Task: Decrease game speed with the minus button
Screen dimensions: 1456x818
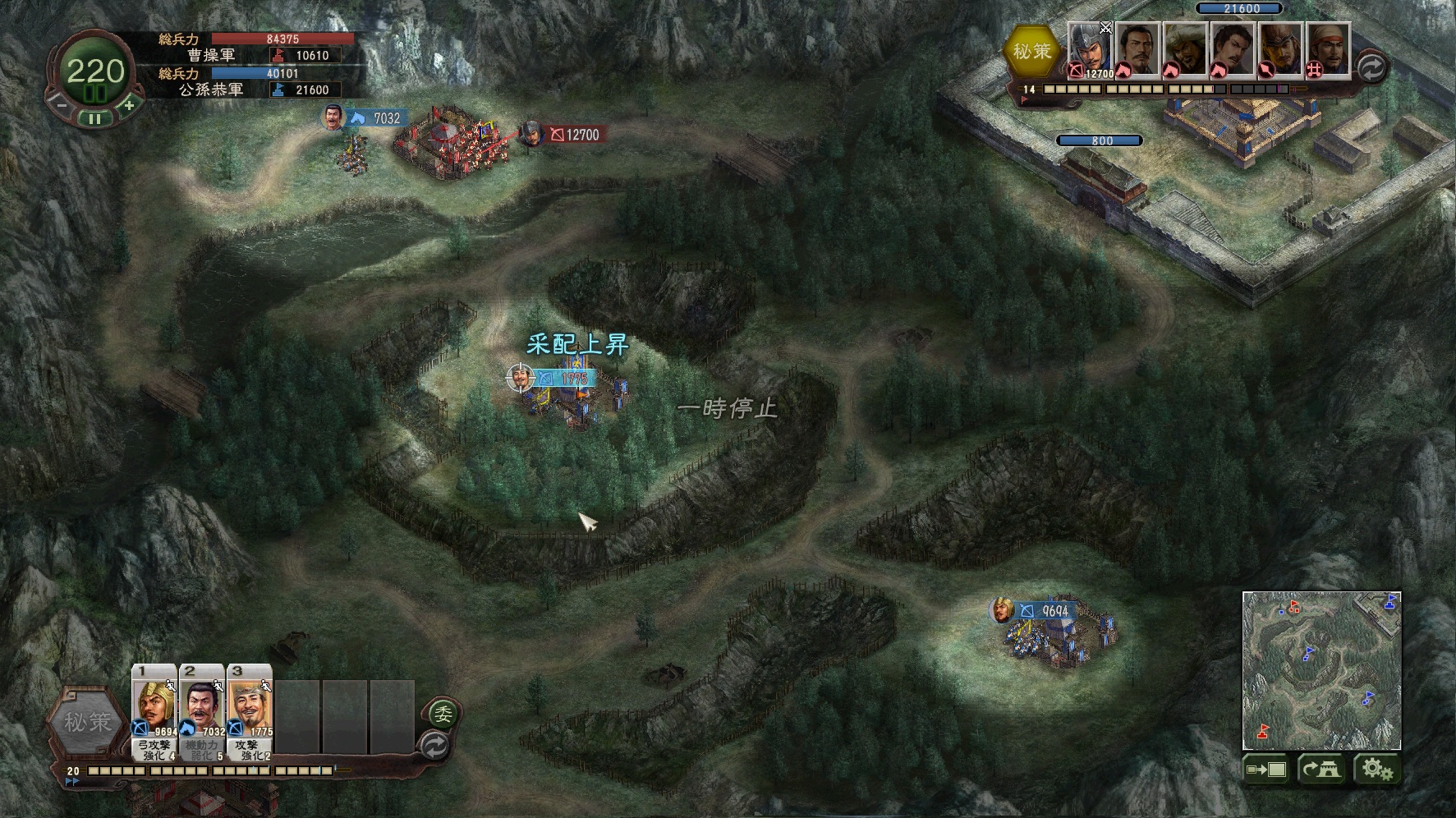Action: (x=60, y=104)
